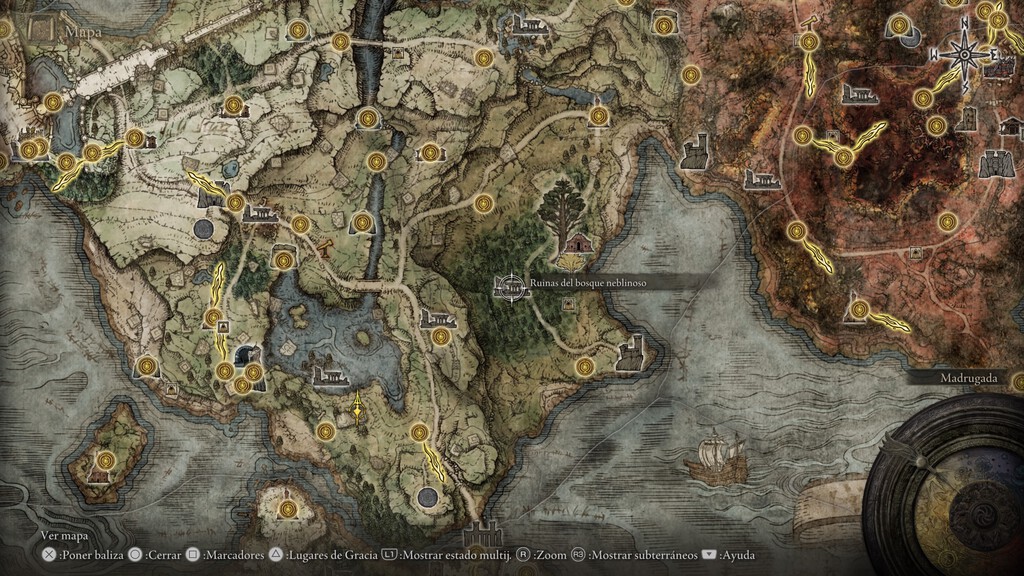
Task: Click the orange telescope icon near the river
Action: point(326,248)
